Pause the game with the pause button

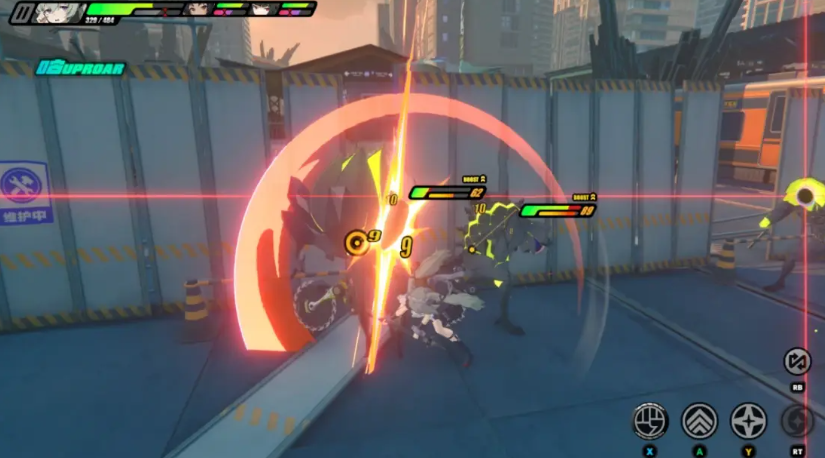pos(20,12)
